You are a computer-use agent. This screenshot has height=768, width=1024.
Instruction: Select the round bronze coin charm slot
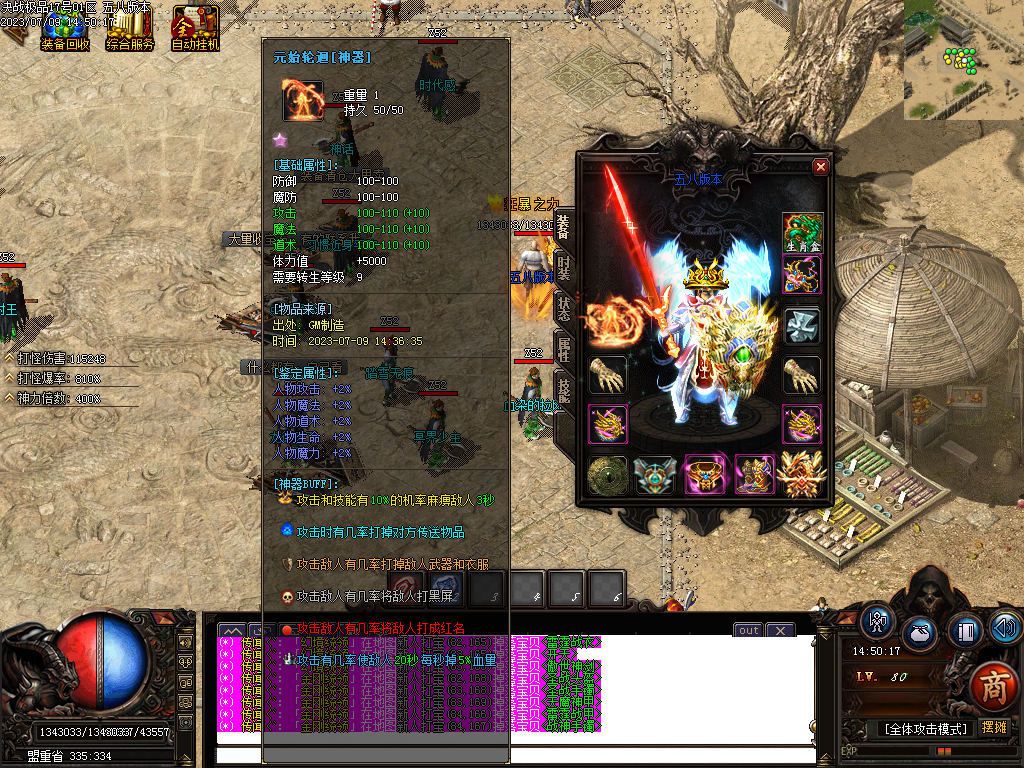607,475
